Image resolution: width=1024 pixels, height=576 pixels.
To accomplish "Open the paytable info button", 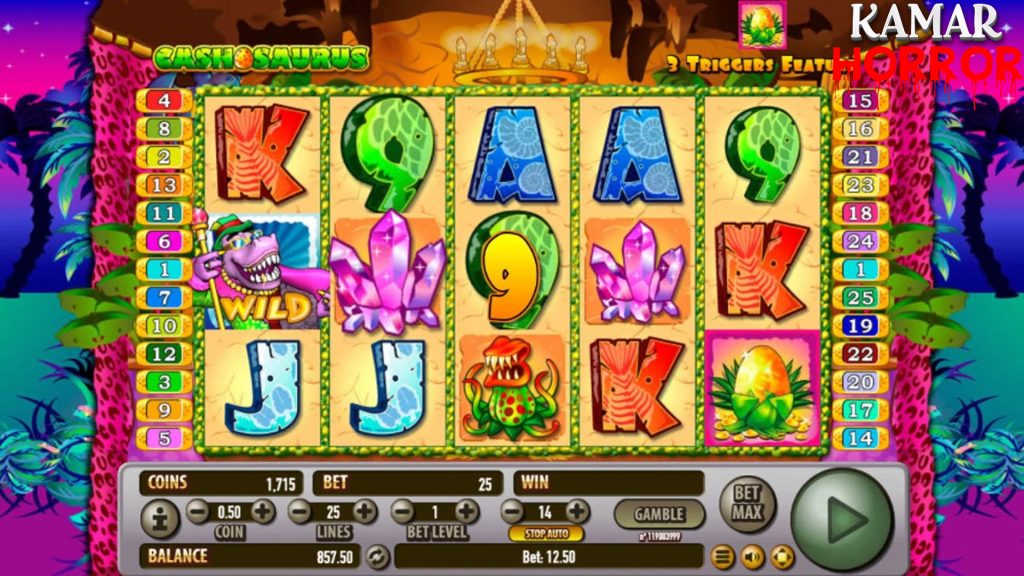I will click(x=160, y=519).
